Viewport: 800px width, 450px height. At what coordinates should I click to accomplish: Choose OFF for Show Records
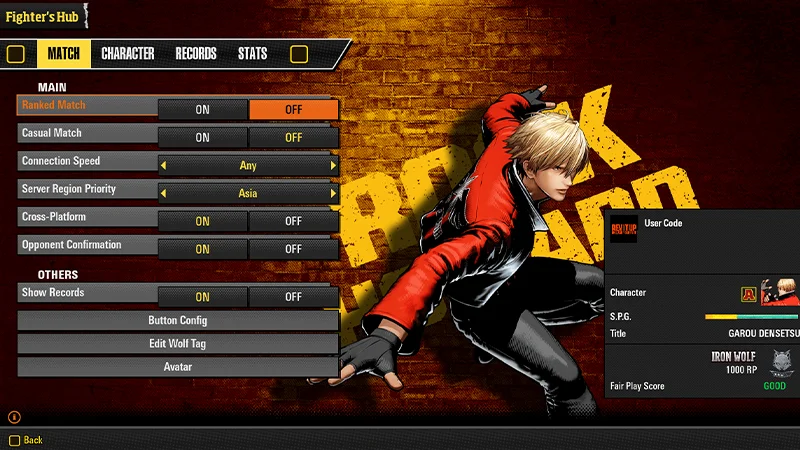(x=293, y=297)
